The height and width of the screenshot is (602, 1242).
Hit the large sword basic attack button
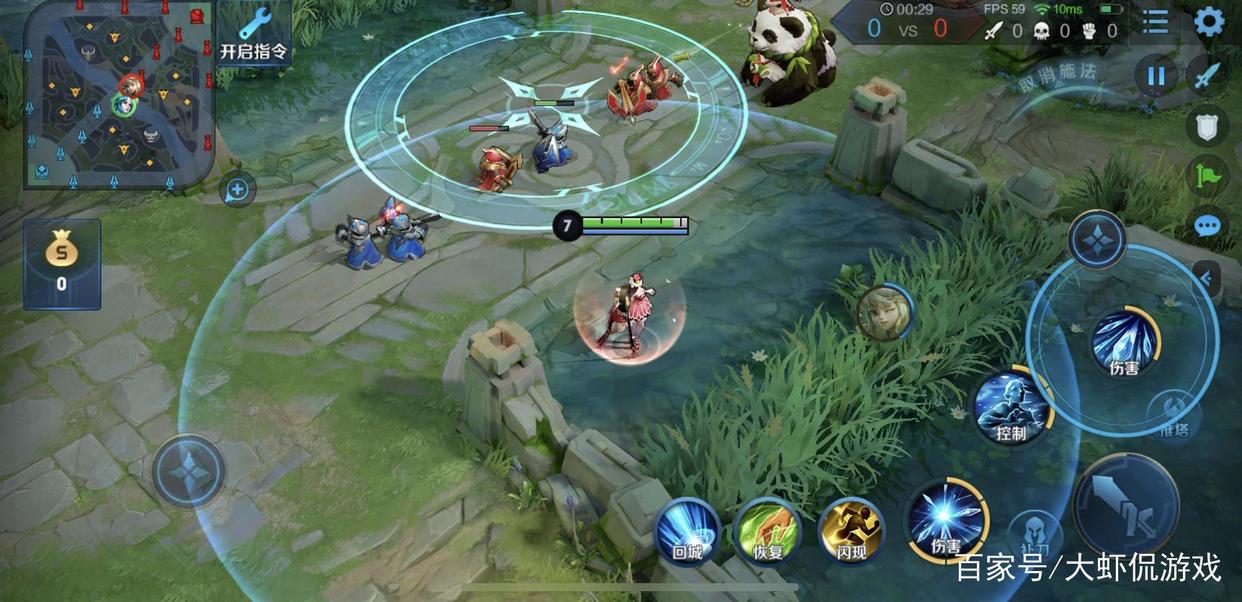click(1126, 505)
